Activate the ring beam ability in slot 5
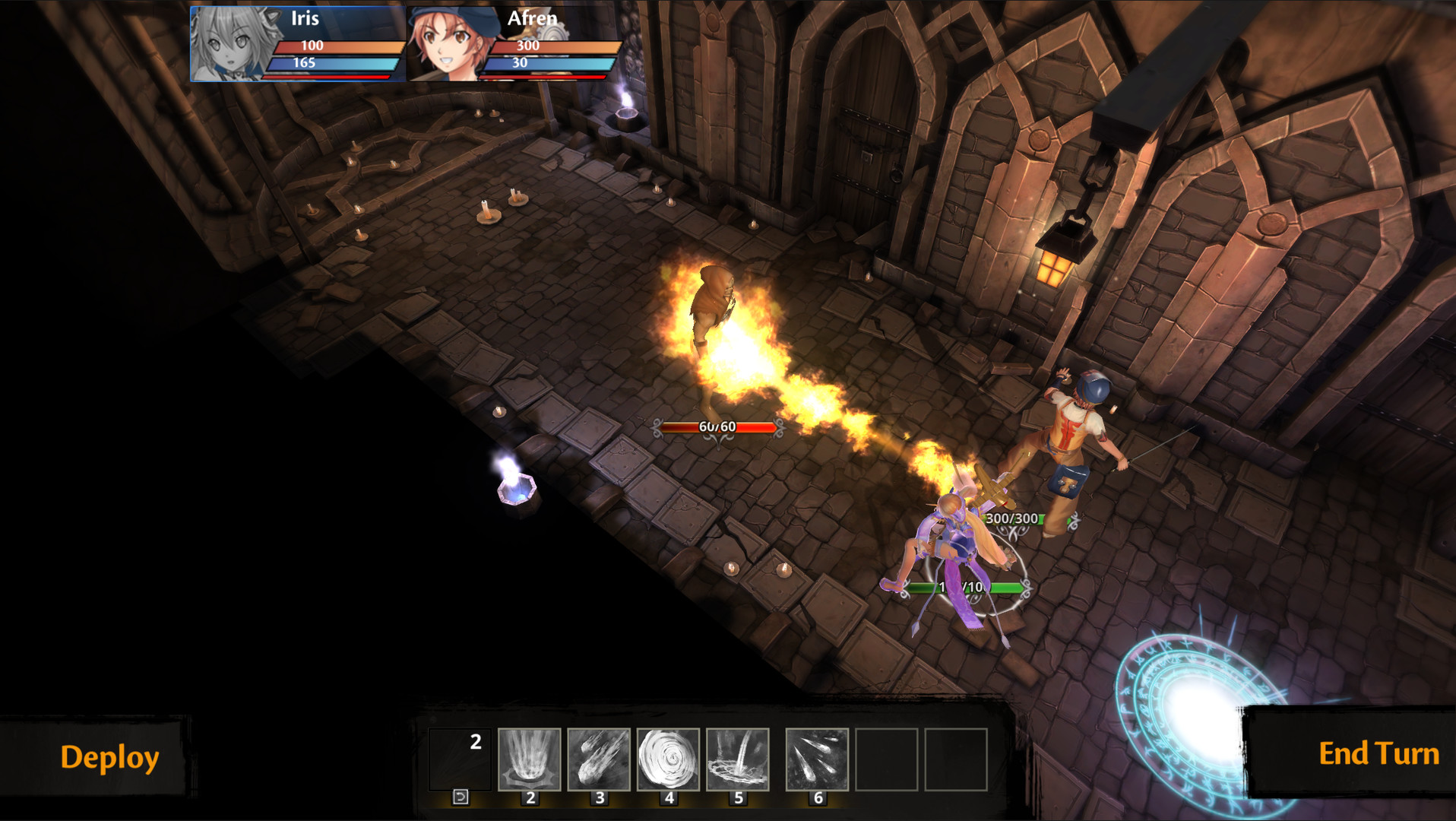This screenshot has width=1456, height=821. [x=738, y=759]
